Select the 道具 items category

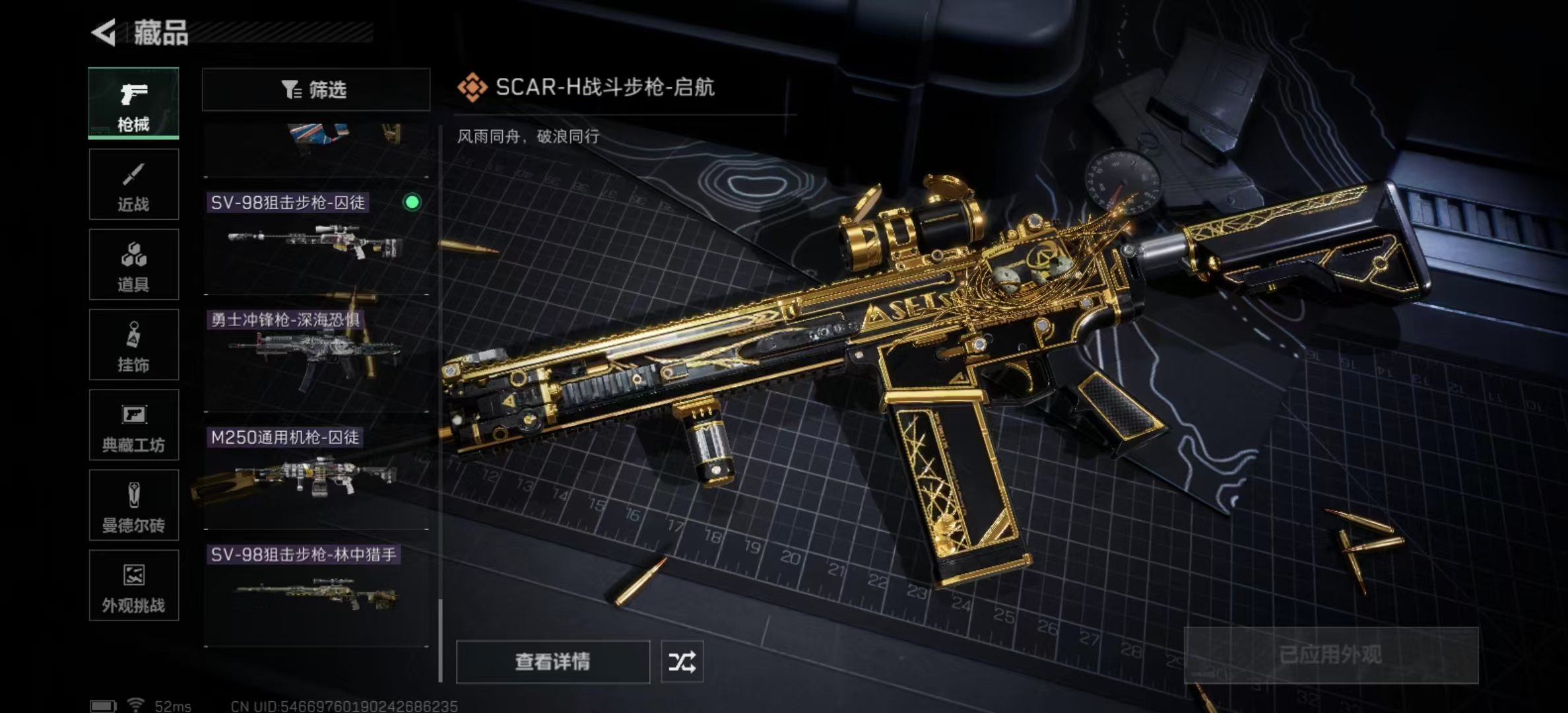click(133, 265)
